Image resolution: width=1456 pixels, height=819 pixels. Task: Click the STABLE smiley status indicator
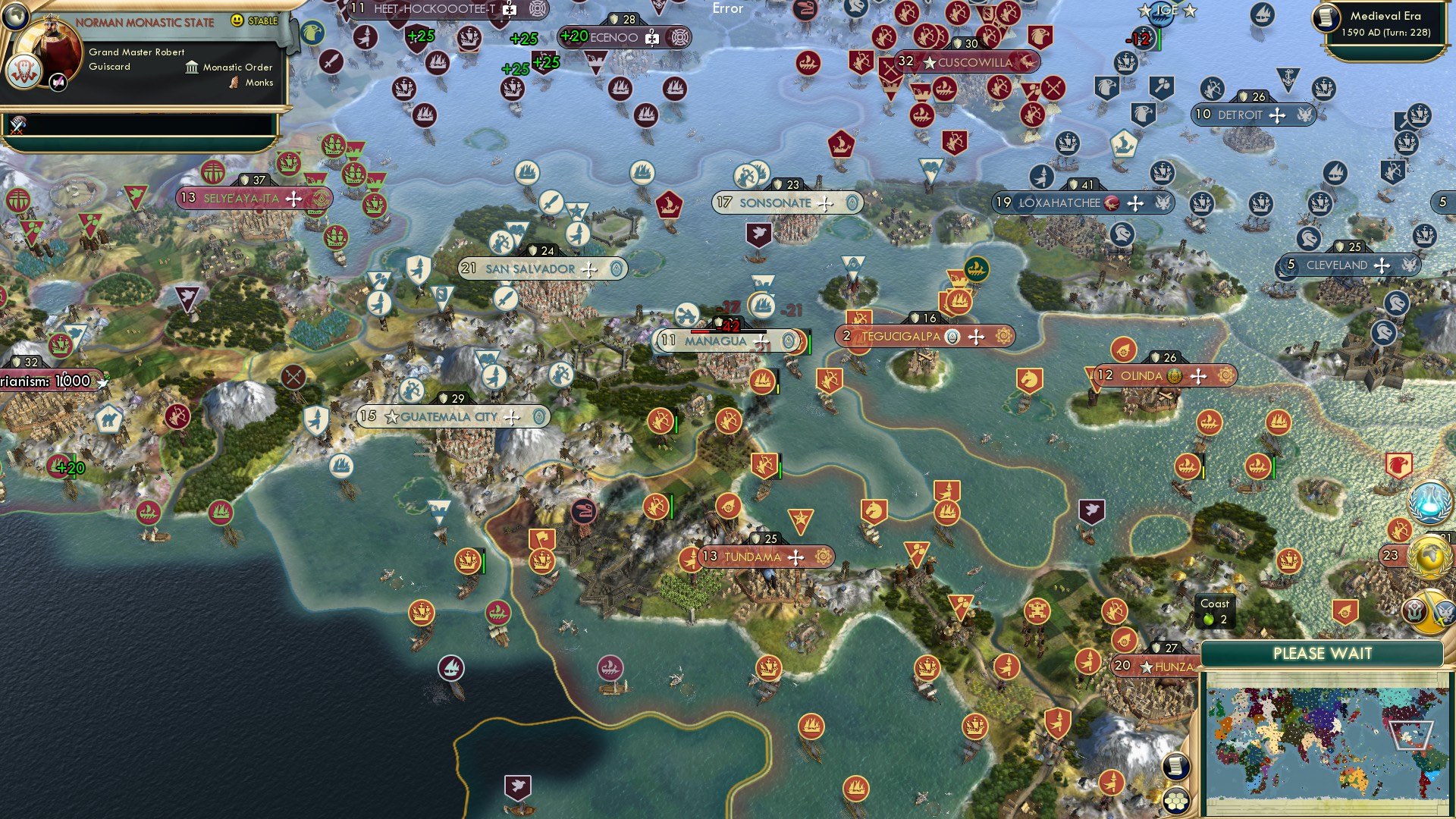pos(237,21)
